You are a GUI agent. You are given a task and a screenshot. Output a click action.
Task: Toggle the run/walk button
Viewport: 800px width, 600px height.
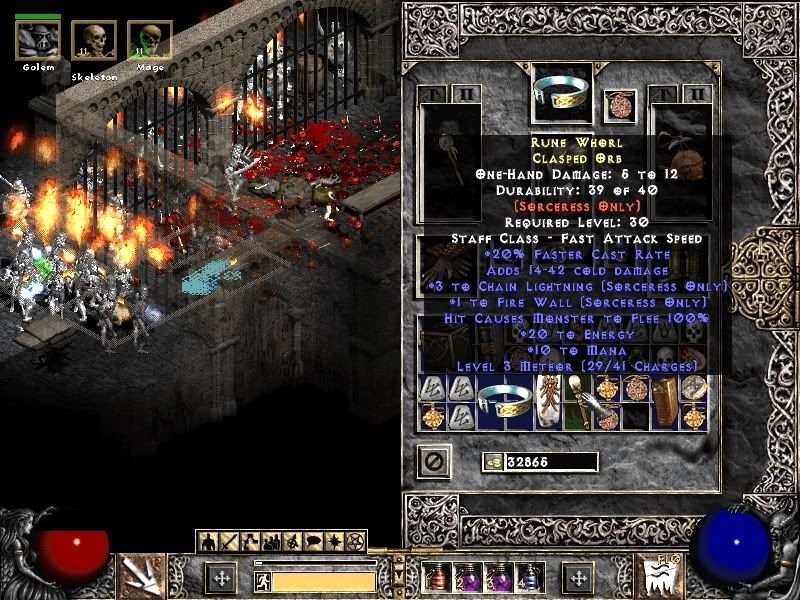(x=262, y=578)
